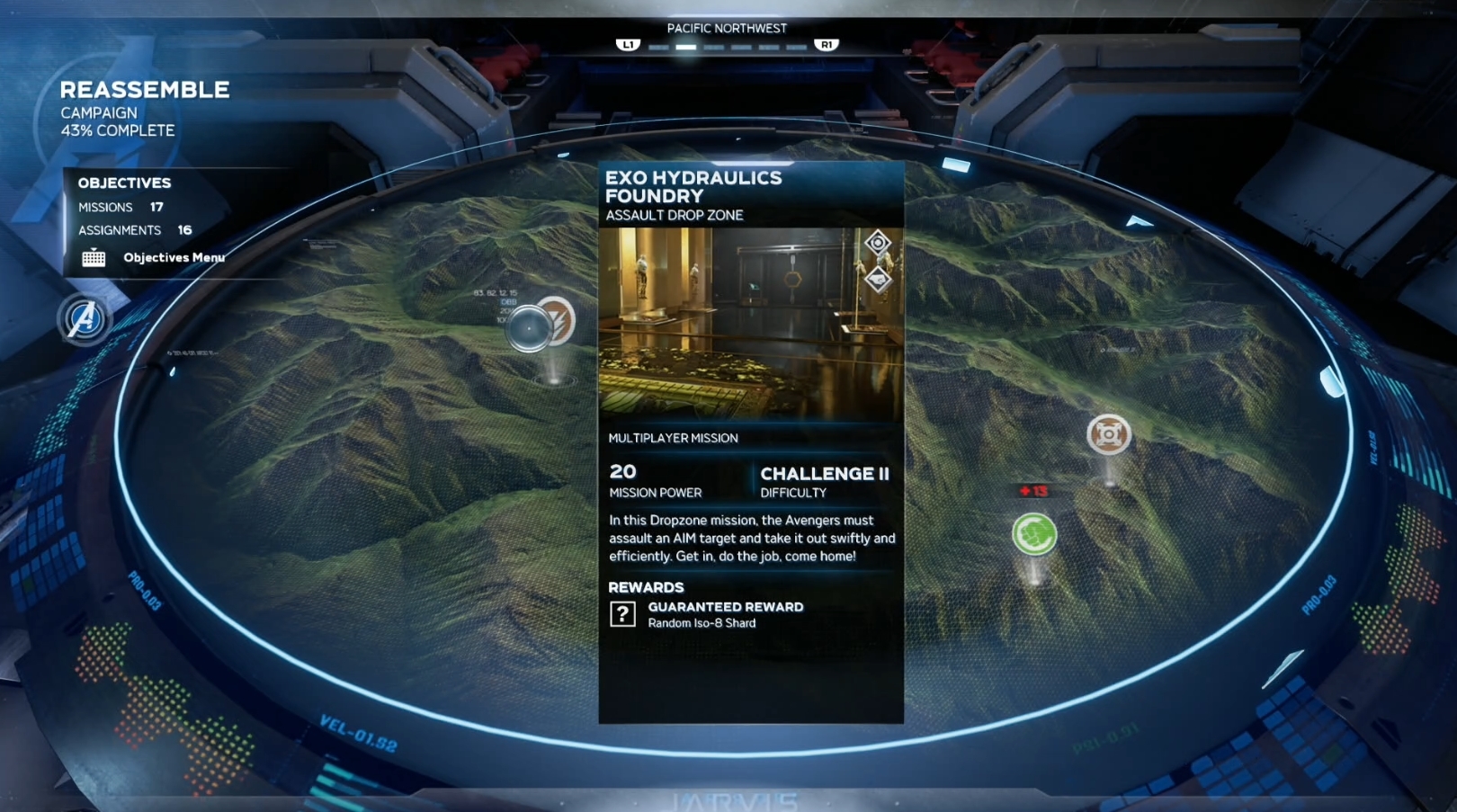
Task: Click the blue Avengers logo icon
Action: pyautogui.click(x=85, y=318)
